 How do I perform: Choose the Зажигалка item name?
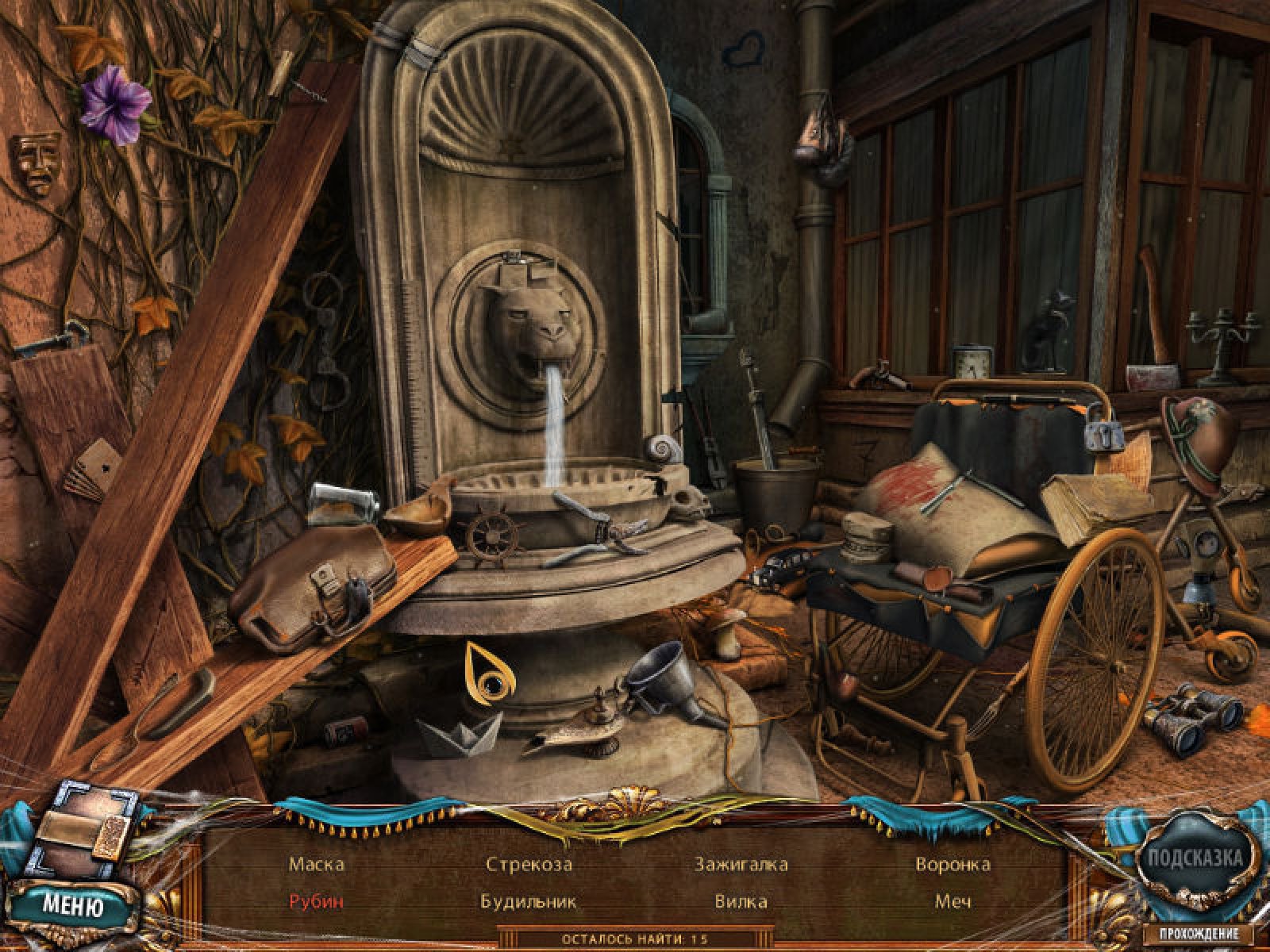point(741,864)
